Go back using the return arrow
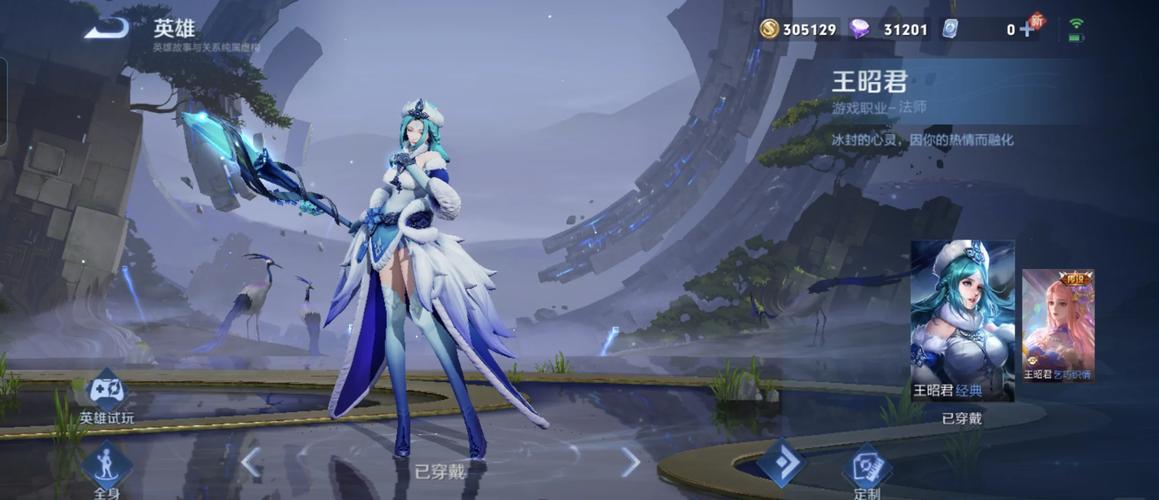Viewport: 1159px width, 500px height. pyautogui.click(x=107, y=28)
